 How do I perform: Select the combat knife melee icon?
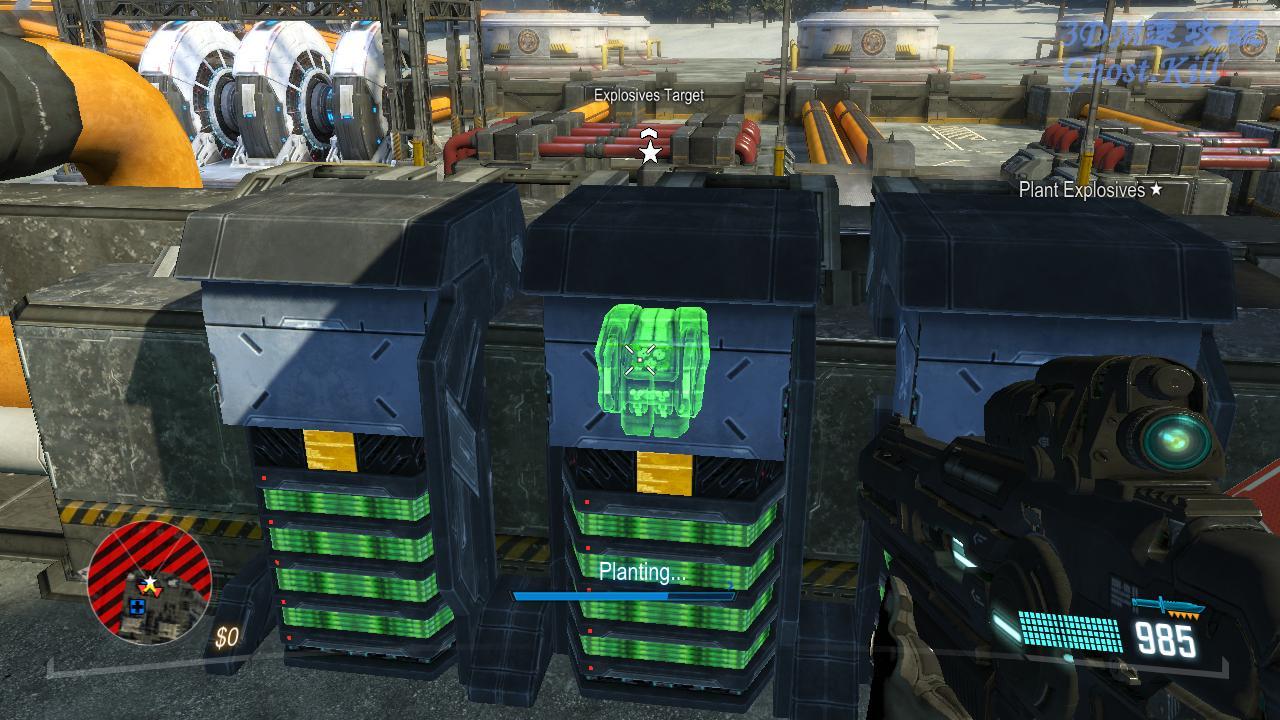1167,606
